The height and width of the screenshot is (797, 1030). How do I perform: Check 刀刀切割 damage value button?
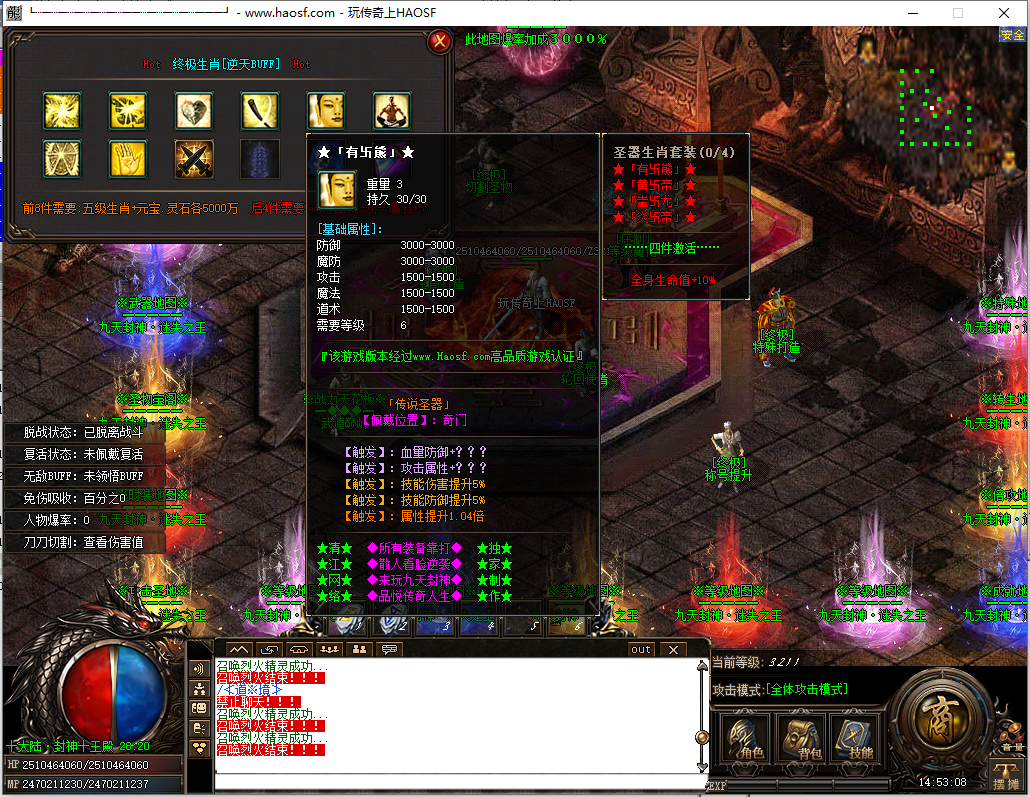85,542
